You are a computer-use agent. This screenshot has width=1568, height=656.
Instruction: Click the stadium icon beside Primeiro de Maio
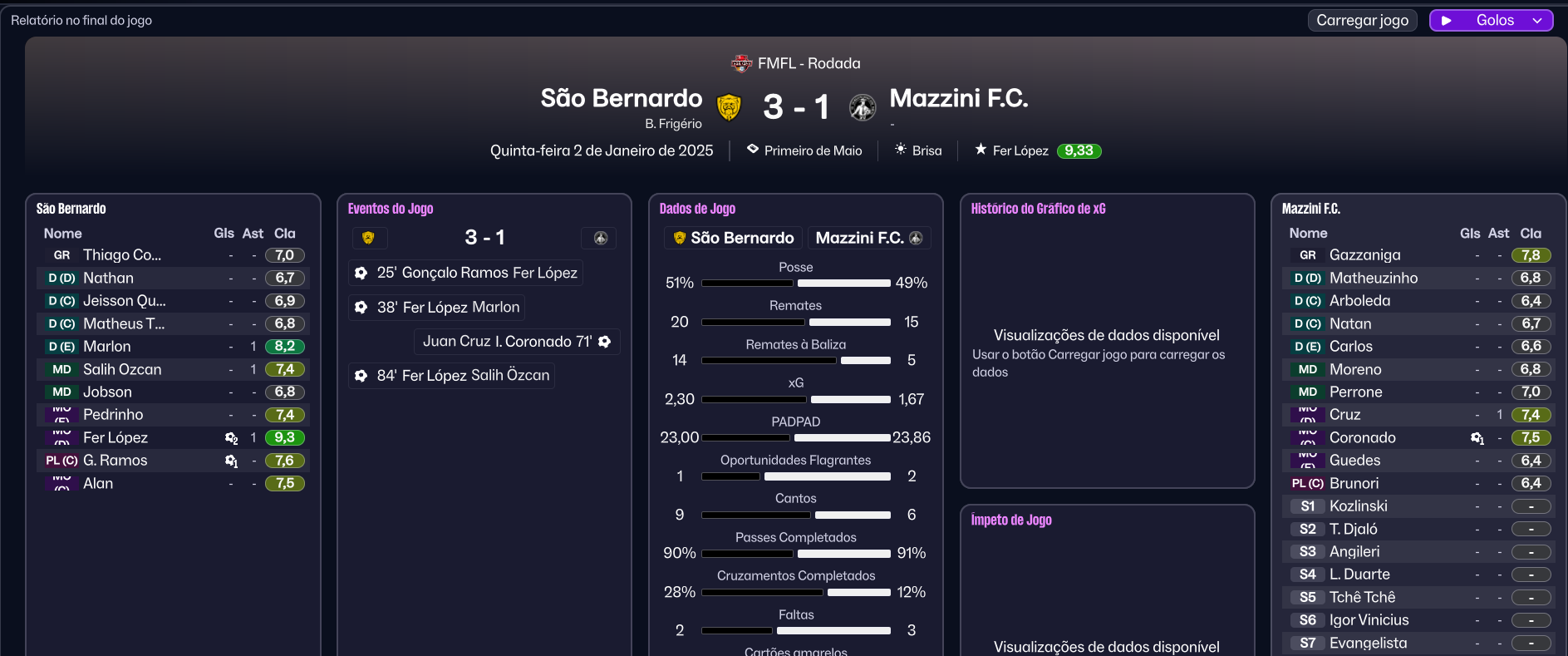(x=753, y=150)
